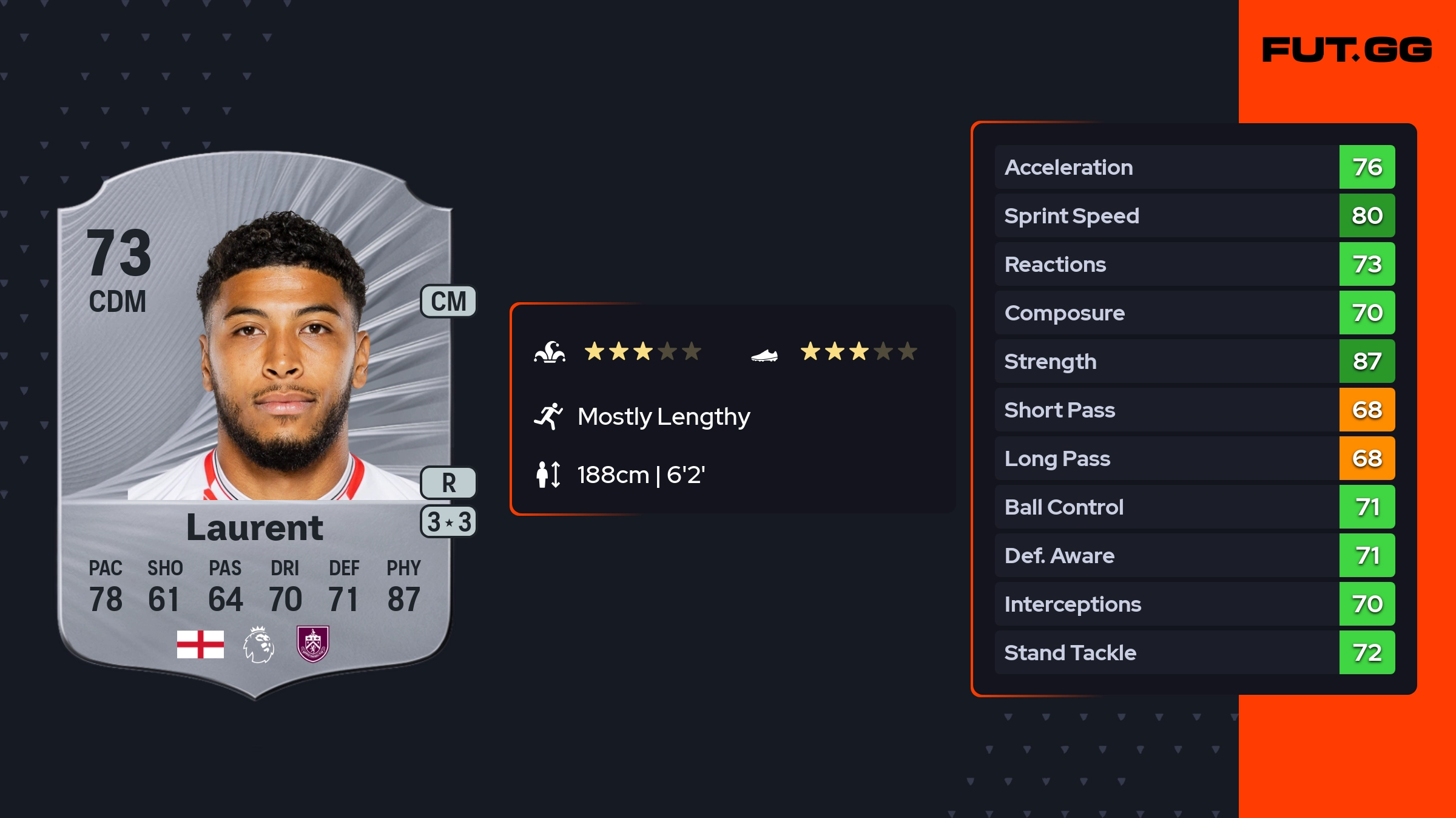Screen dimensions: 1456x818
Task: Click the Burnley club crest
Action: tap(312, 644)
